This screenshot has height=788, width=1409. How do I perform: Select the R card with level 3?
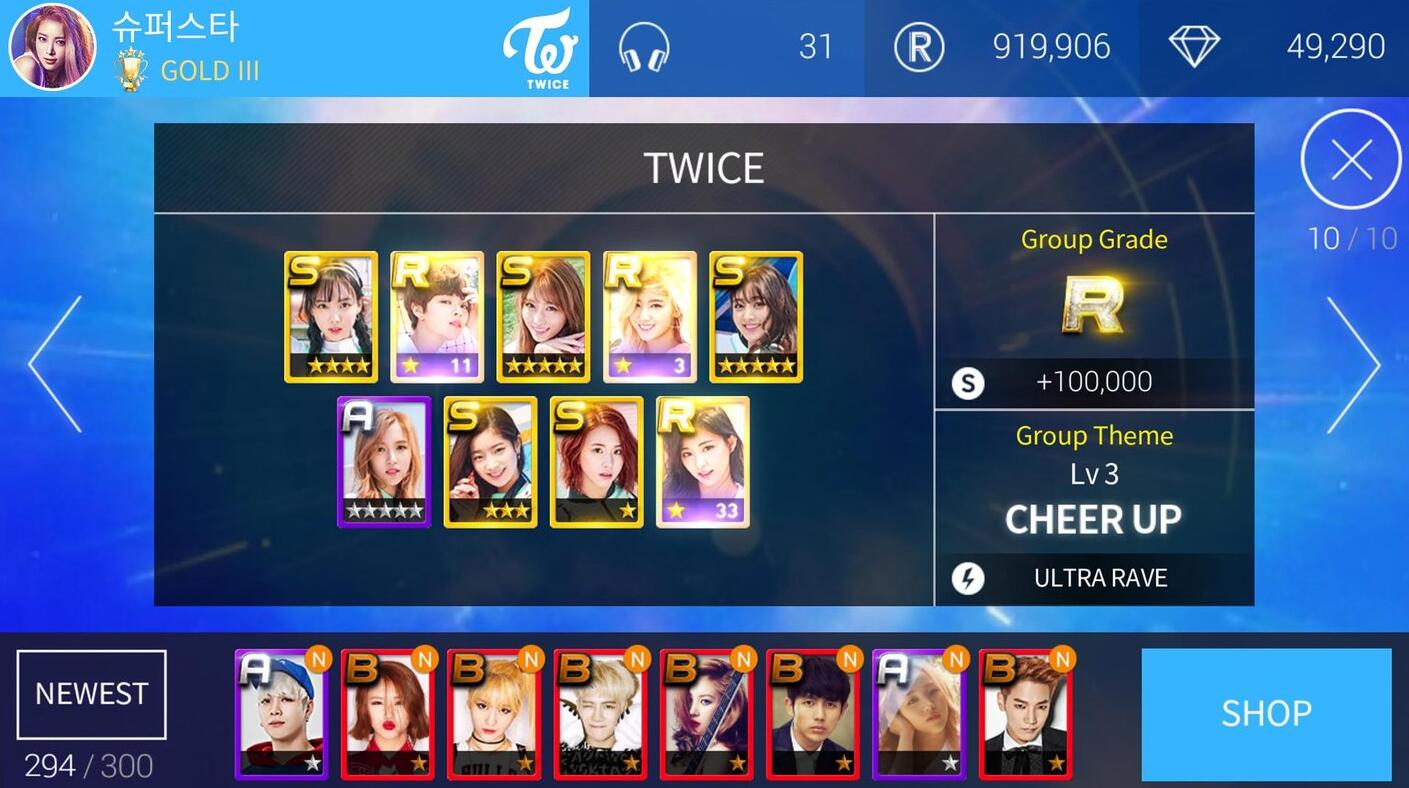point(650,316)
